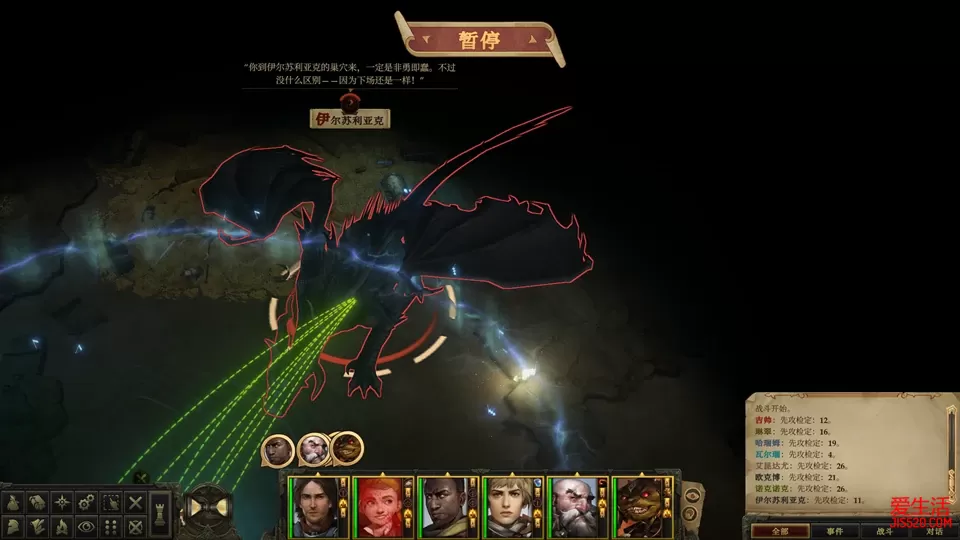Open the gears settings icon
This screenshot has height=540, width=960.
click(87, 502)
